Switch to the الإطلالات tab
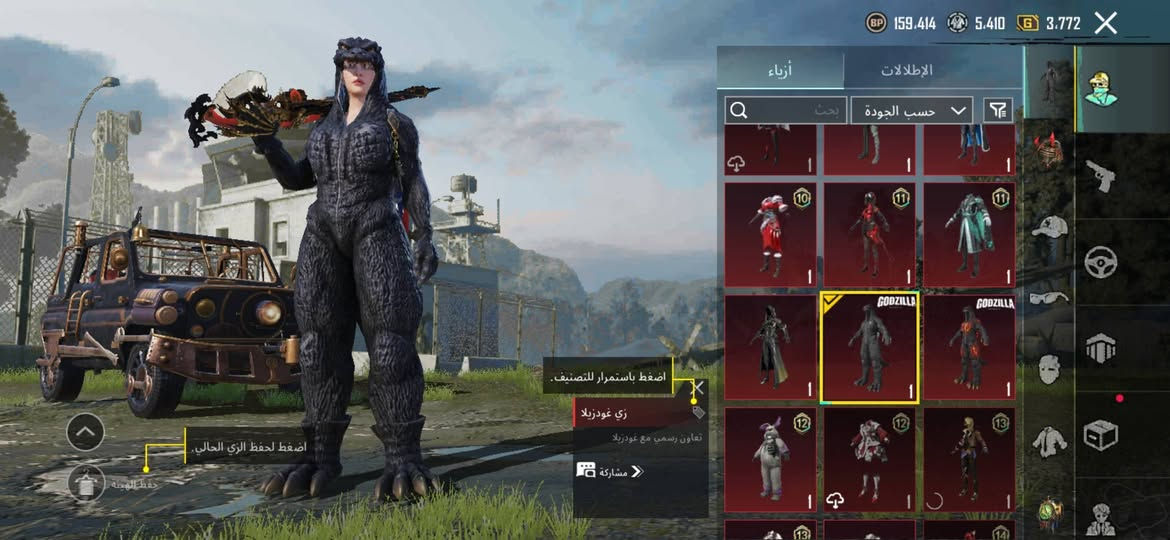 906,70
